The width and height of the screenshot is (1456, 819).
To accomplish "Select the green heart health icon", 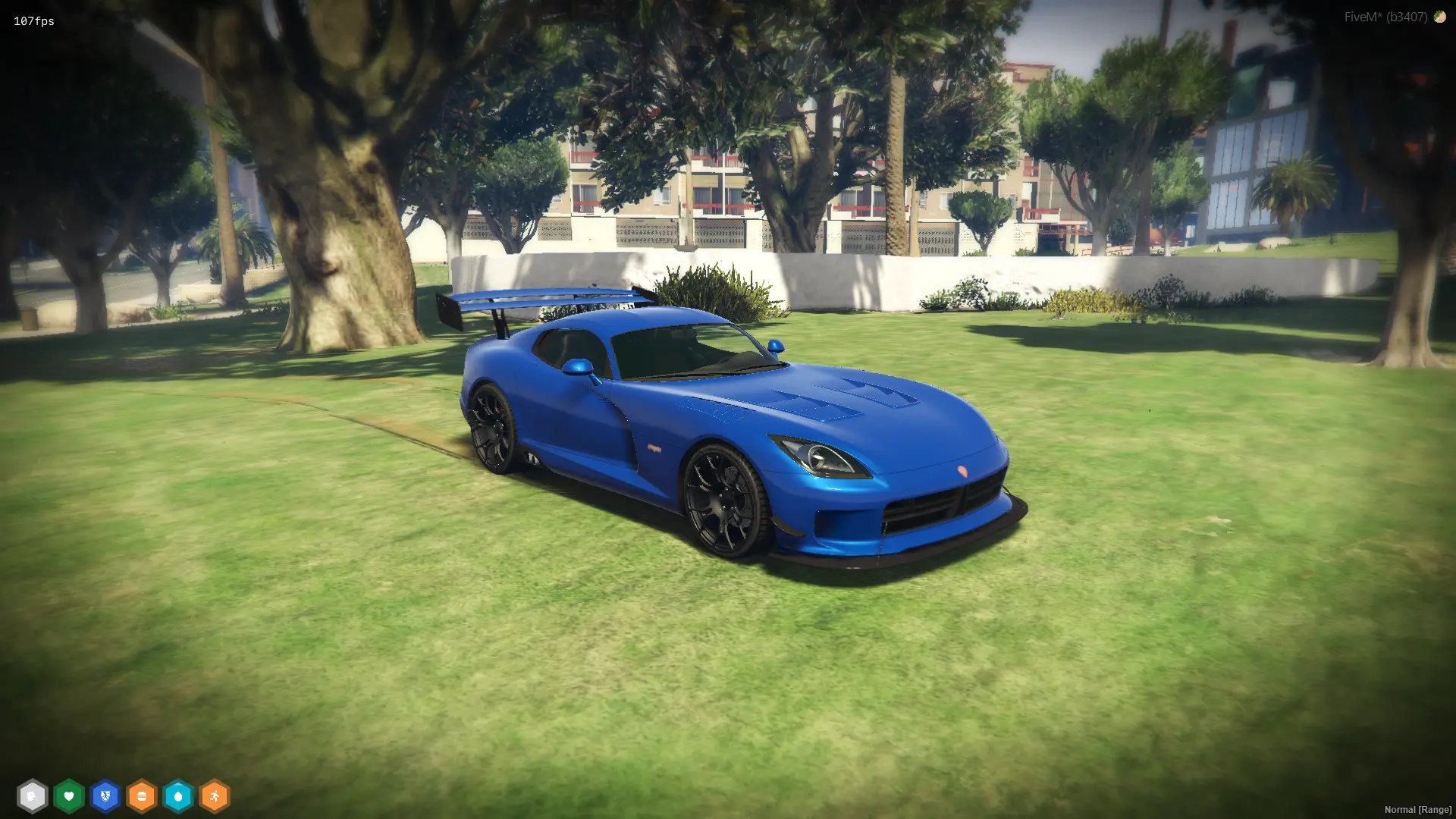I will tap(69, 796).
